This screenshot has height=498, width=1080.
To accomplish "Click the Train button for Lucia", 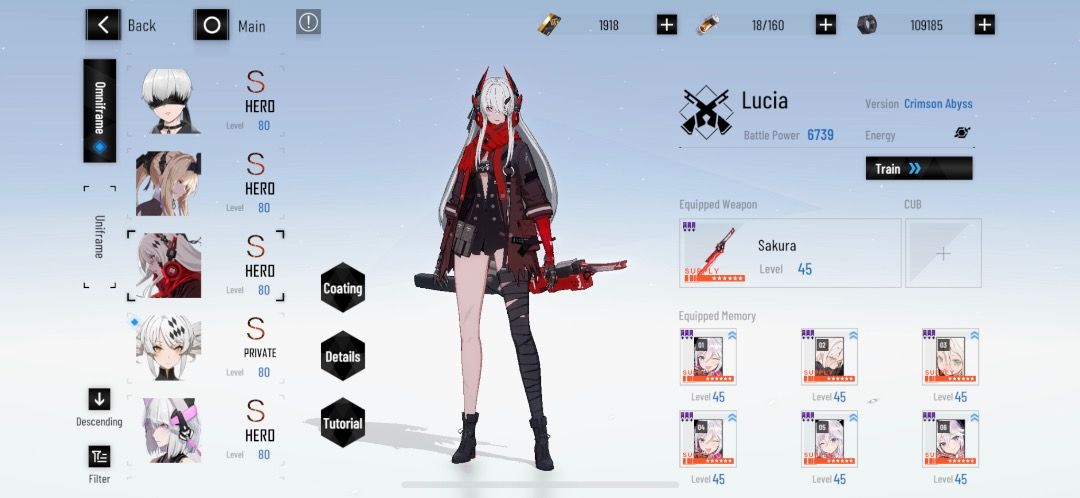I will click(918, 168).
